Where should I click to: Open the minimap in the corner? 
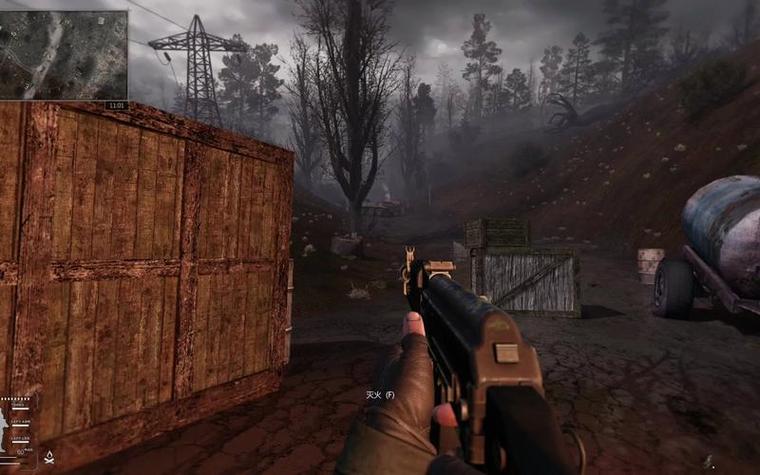click(x=63, y=55)
